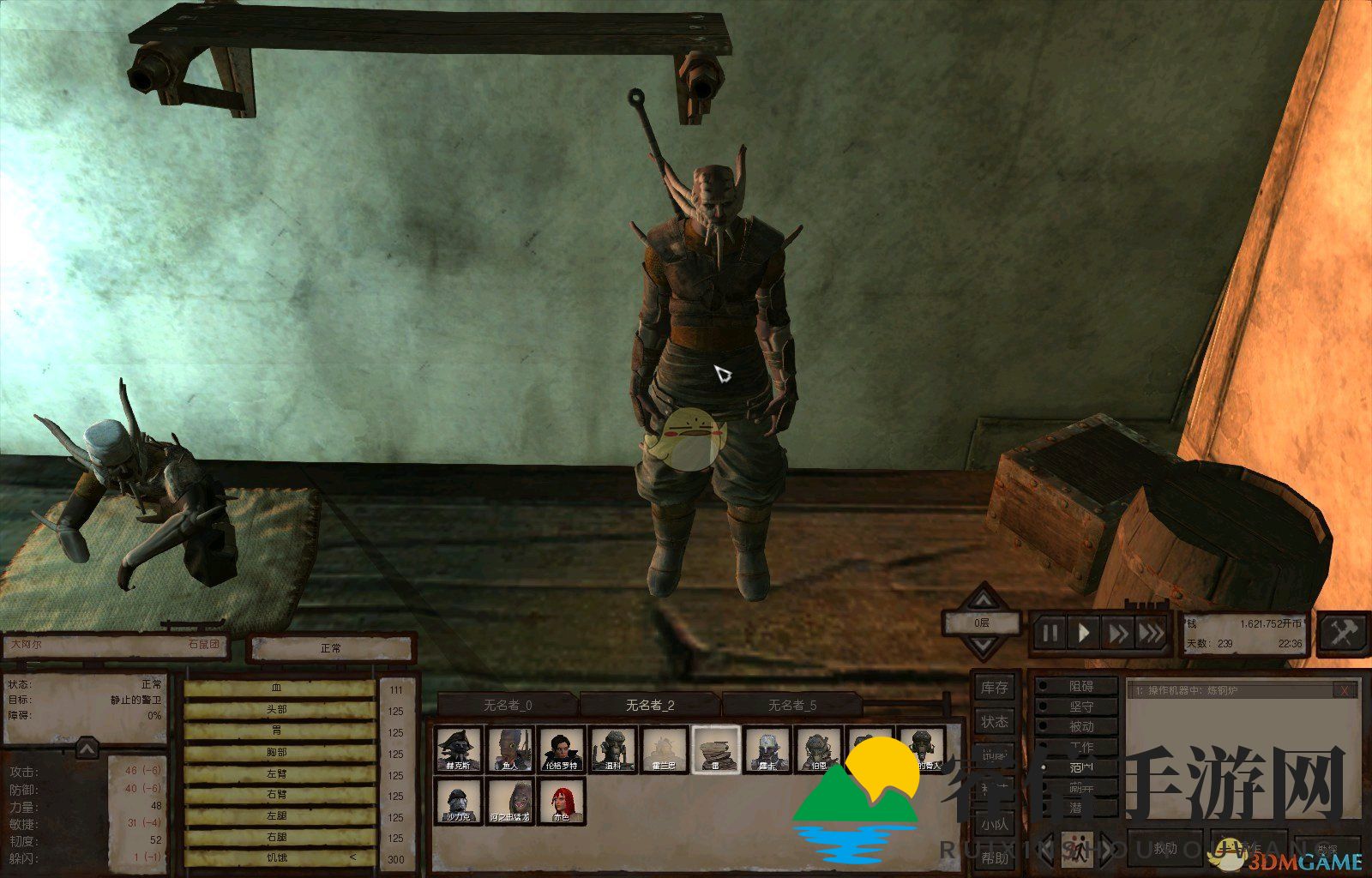This screenshot has width=1372, height=878.
Task: Select the 赫克斯 character portrait
Action: click(x=459, y=750)
